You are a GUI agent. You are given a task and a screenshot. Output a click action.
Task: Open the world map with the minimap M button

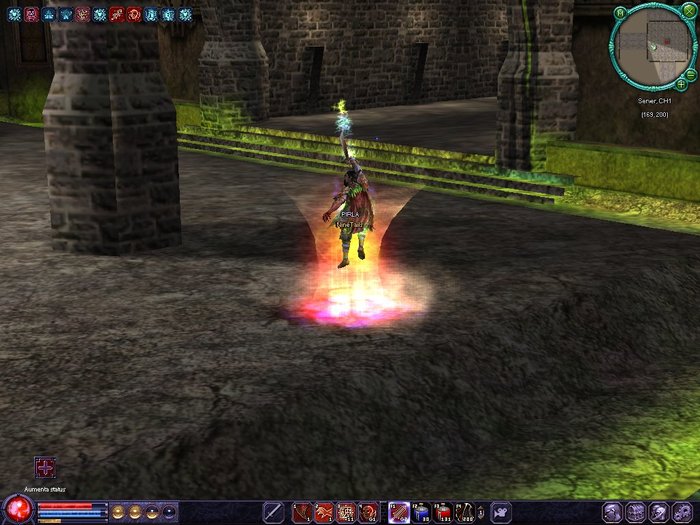click(x=621, y=12)
